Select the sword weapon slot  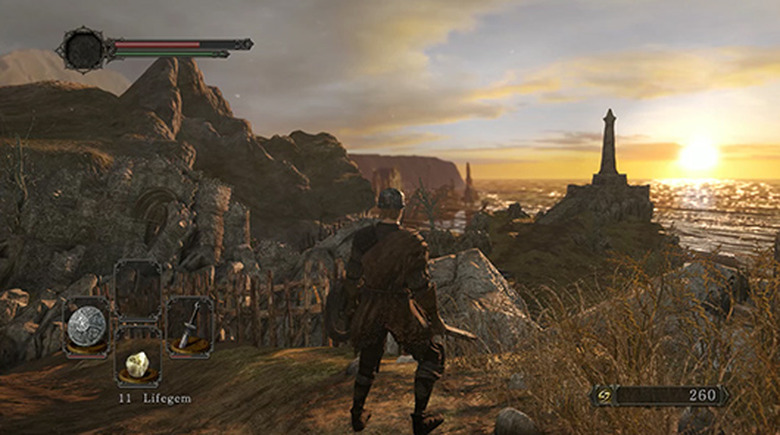189,326
